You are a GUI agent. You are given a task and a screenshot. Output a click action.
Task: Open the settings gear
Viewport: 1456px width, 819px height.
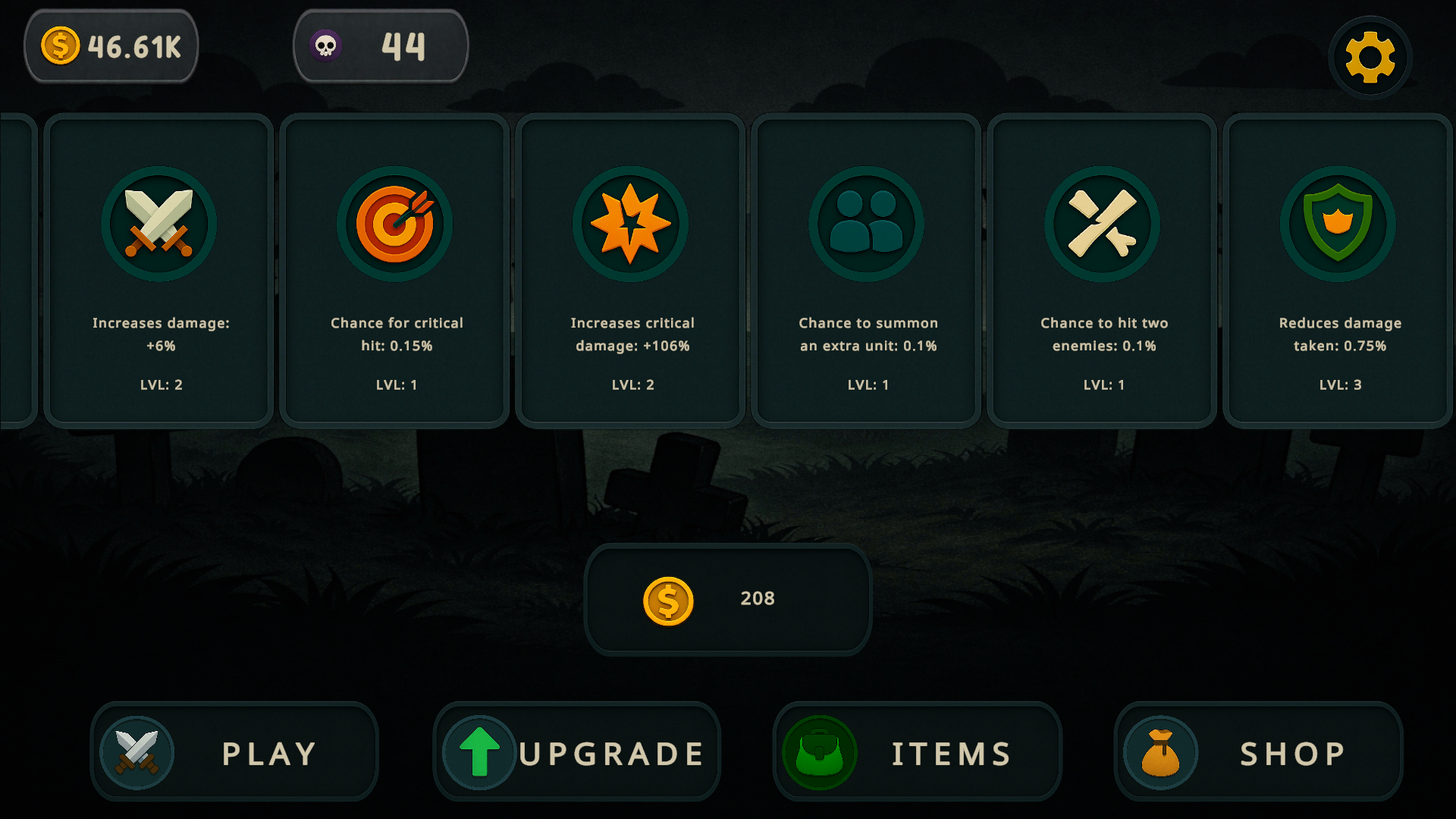(1370, 56)
